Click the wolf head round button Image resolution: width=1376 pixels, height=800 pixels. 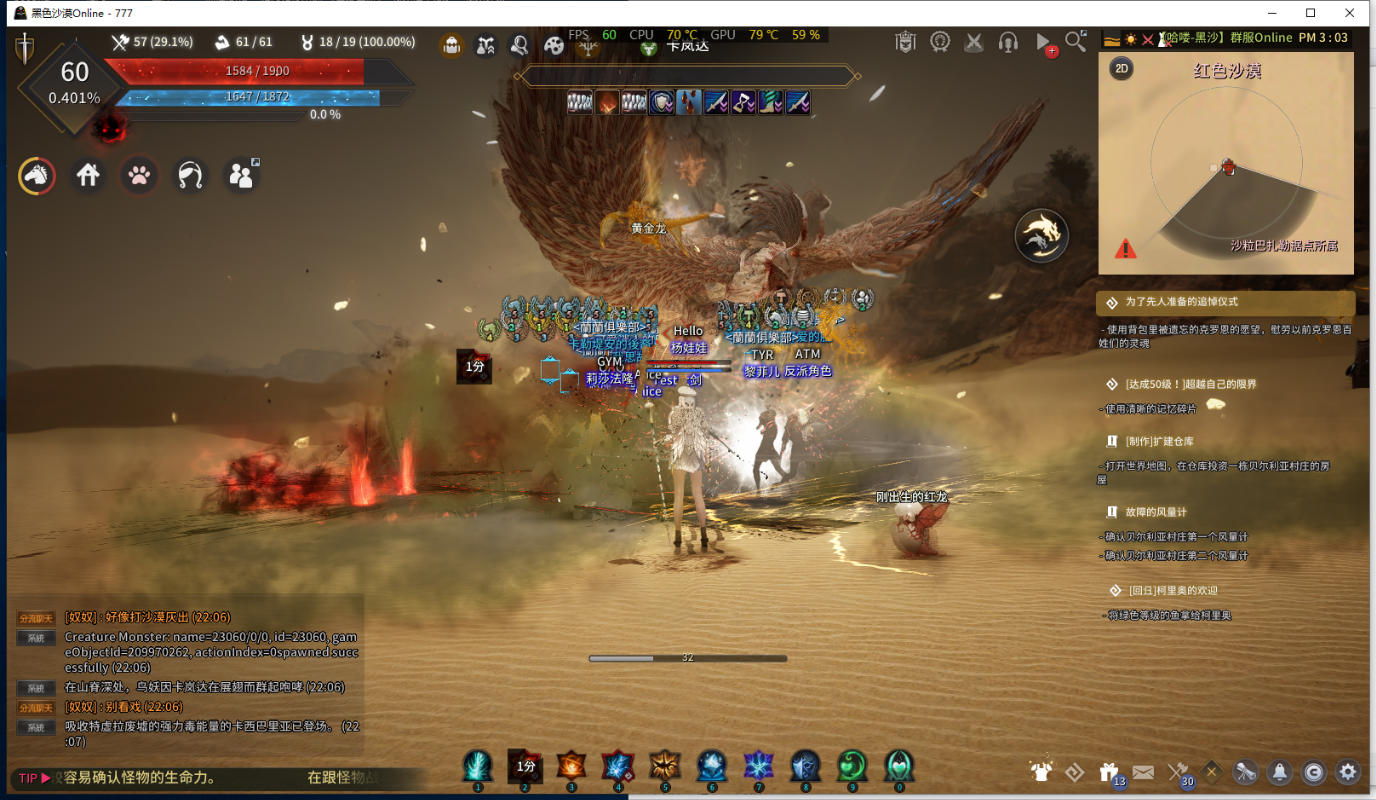pyautogui.click(x=1041, y=236)
